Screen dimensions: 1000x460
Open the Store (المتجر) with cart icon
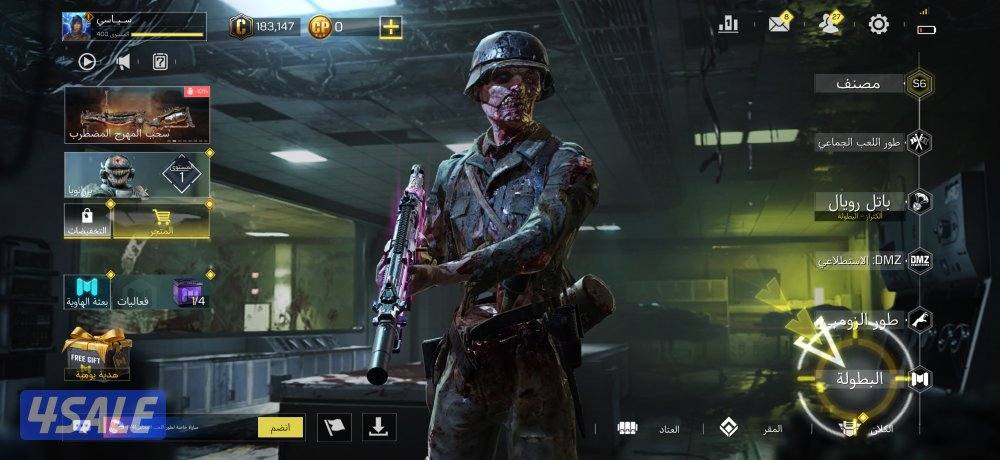coord(161,222)
